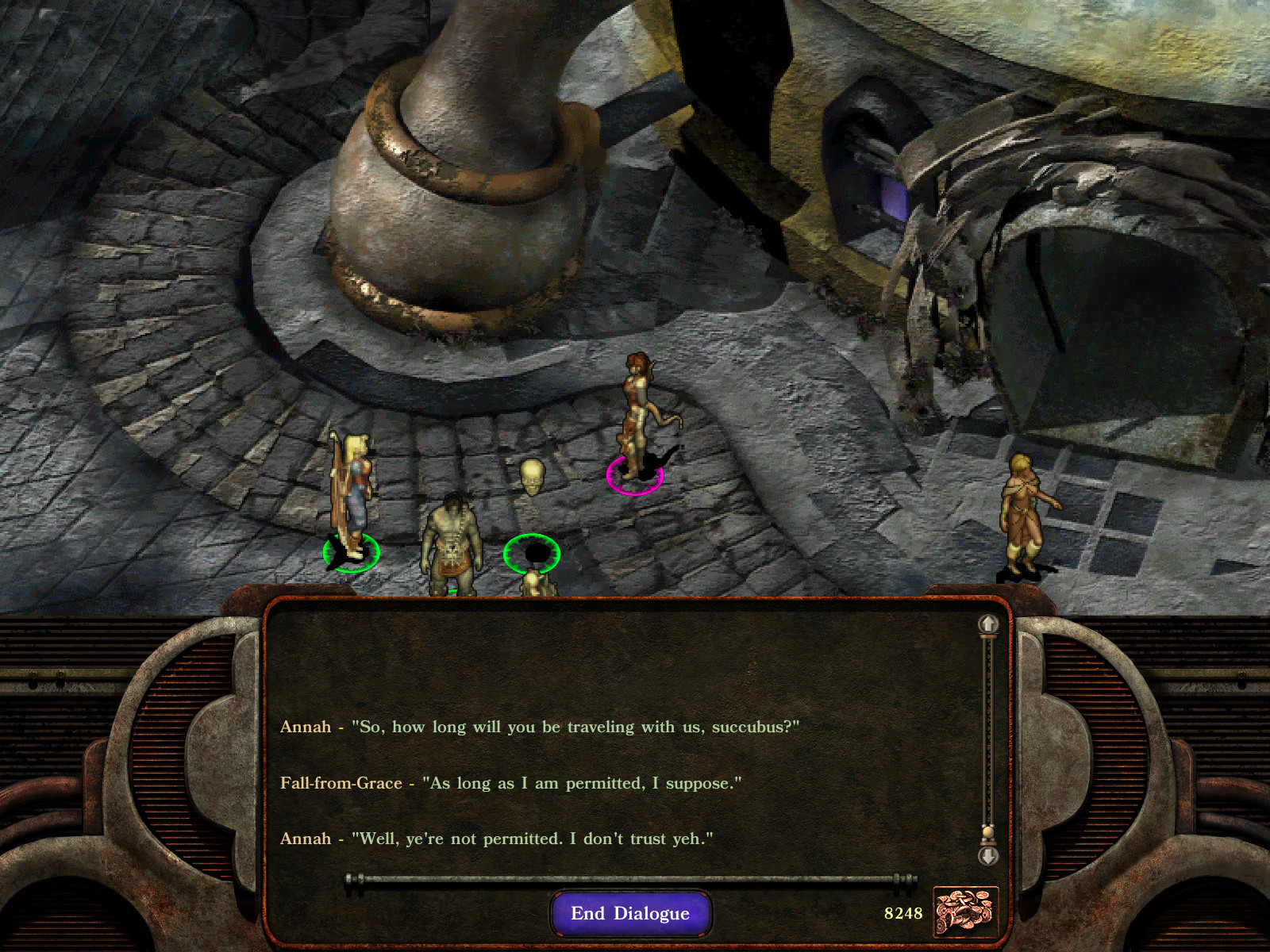Image resolution: width=1270 pixels, height=952 pixels.
Task: Click the dialogue scrollbar thumb
Action: point(987,832)
